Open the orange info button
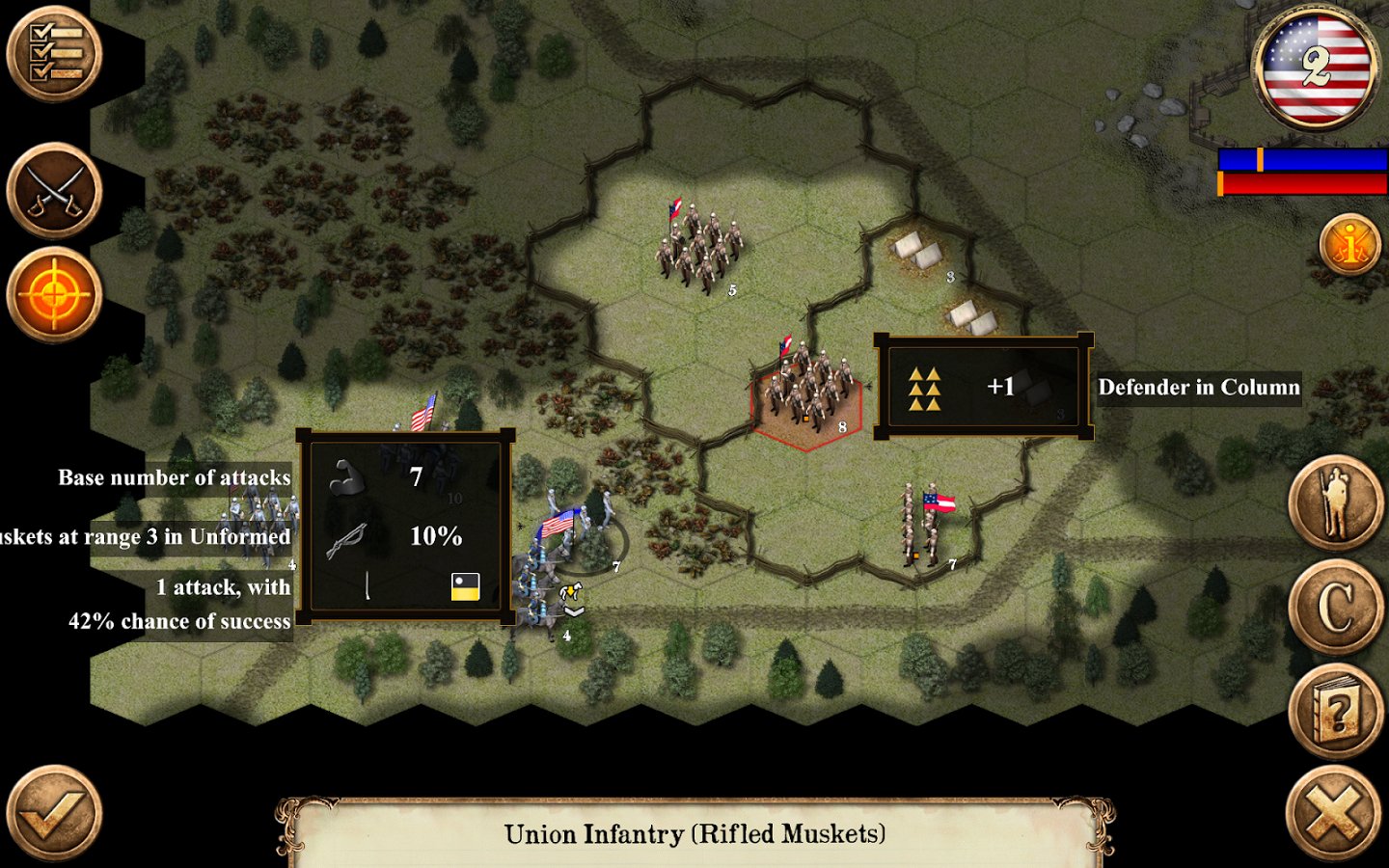The height and width of the screenshot is (868, 1389). pos(1350,245)
